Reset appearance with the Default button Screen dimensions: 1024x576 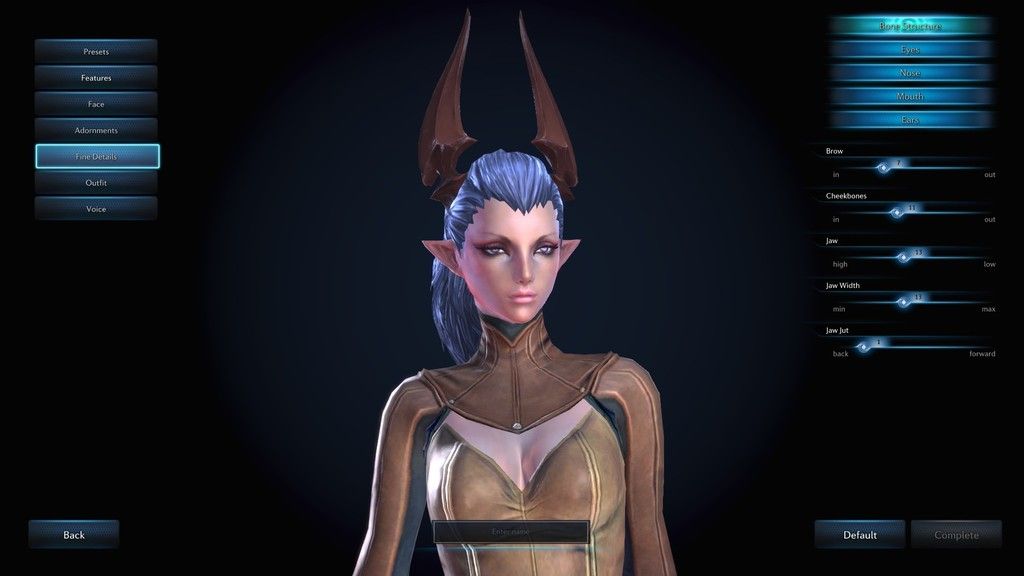pos(860,535)
